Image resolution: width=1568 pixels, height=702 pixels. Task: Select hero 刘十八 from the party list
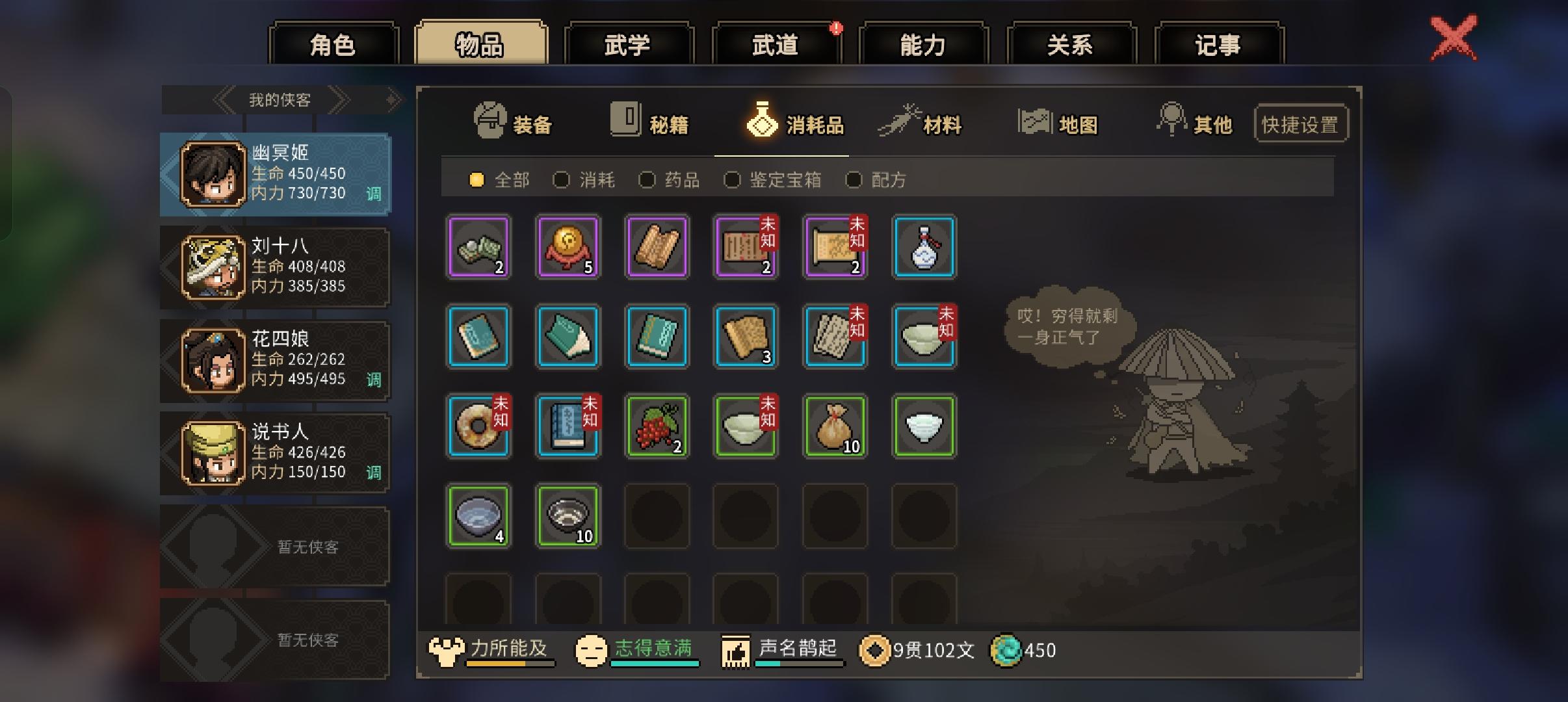pyautogui.click(x=274, y=266)
